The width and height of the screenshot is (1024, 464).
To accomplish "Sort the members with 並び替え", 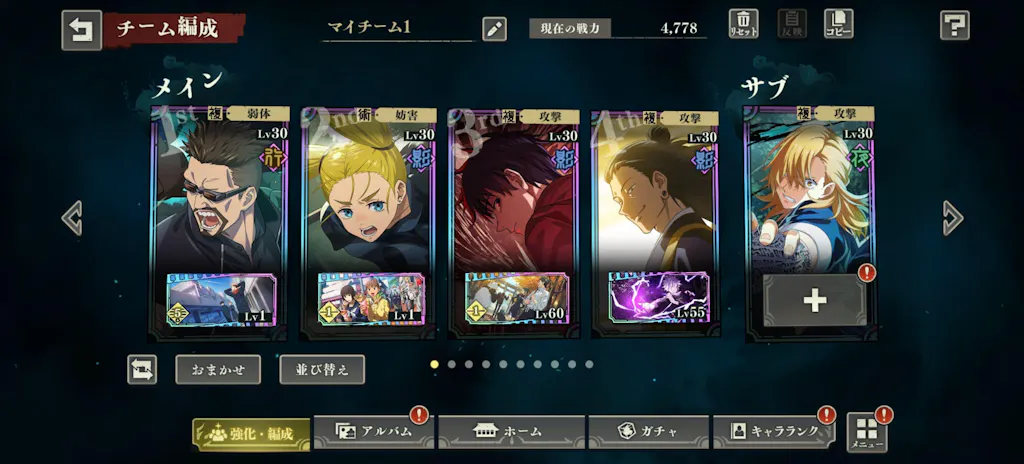I will 322,369.
